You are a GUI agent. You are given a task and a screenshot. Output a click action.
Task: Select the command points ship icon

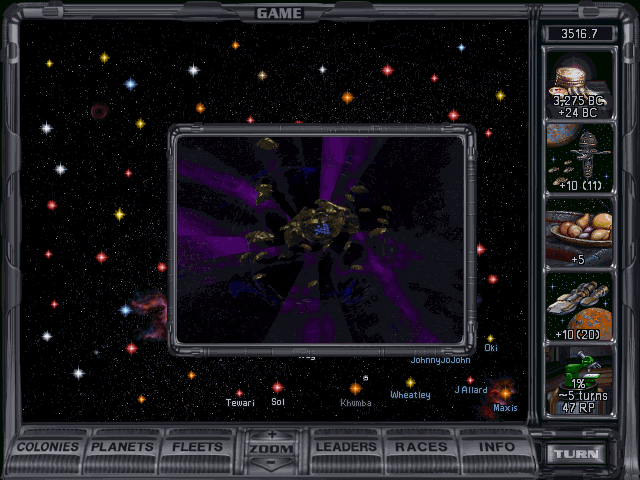click(x=580, y=158)
